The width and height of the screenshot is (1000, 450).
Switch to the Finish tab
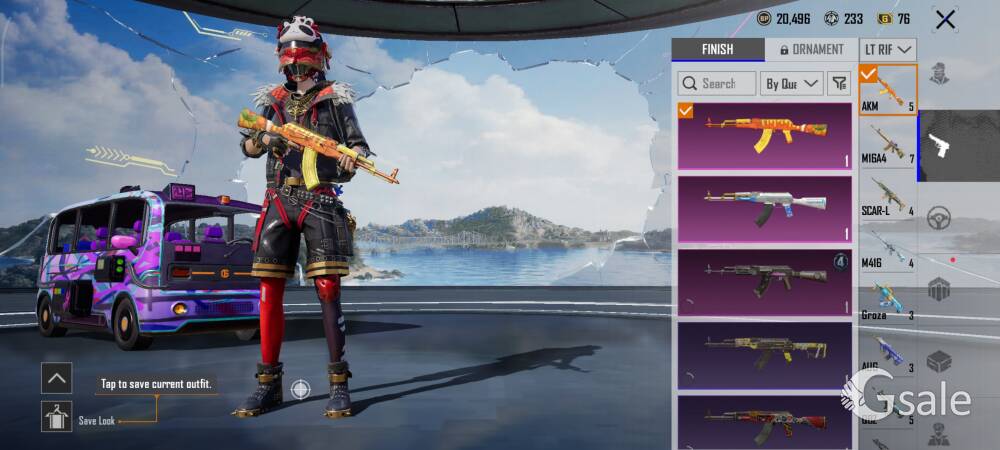(x=717, y=49)
